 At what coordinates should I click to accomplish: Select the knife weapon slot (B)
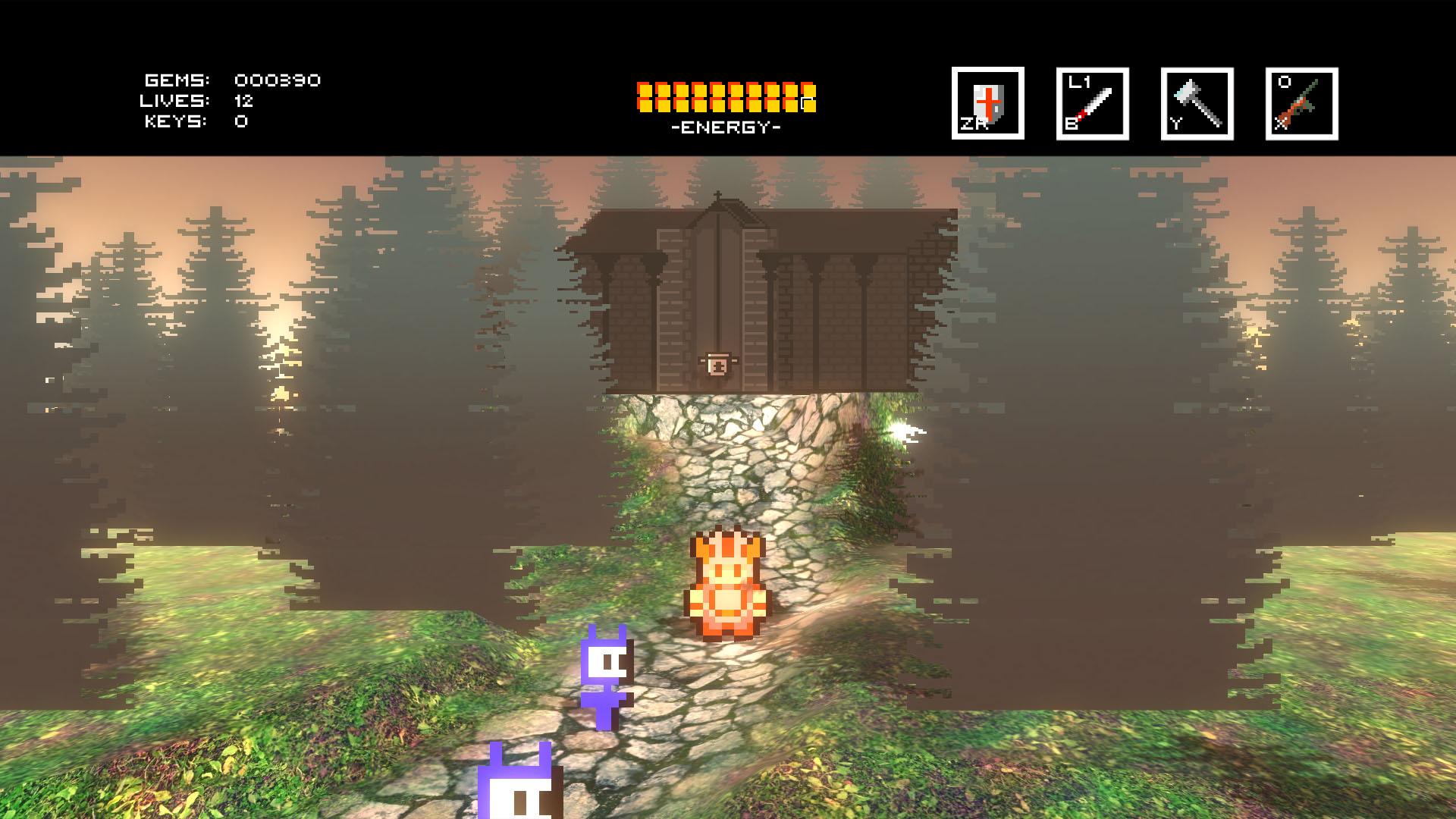tap(1092, 103)
